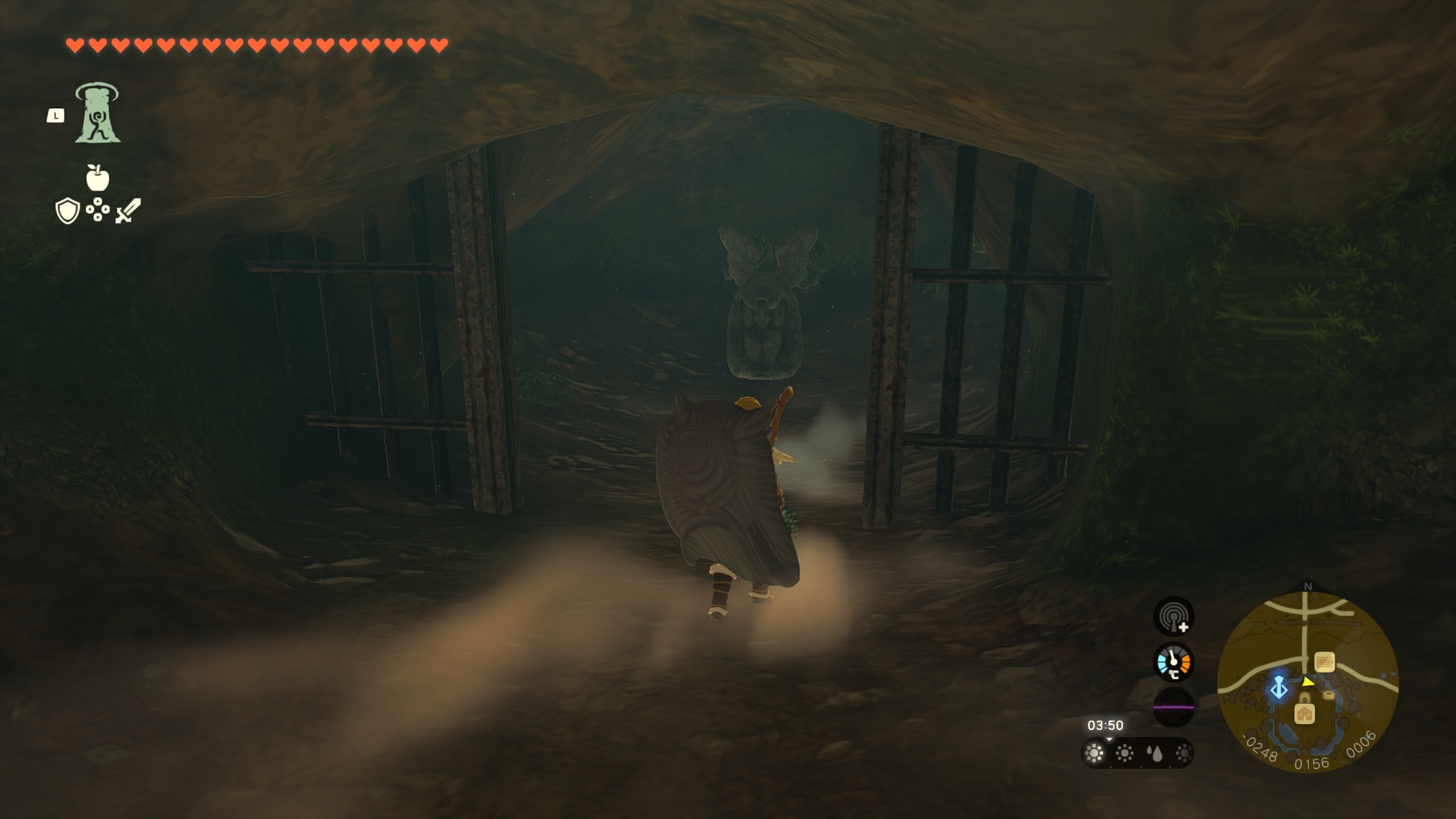
Task: Select the apple quick-item icon
Action: click(x=98, y=177)
